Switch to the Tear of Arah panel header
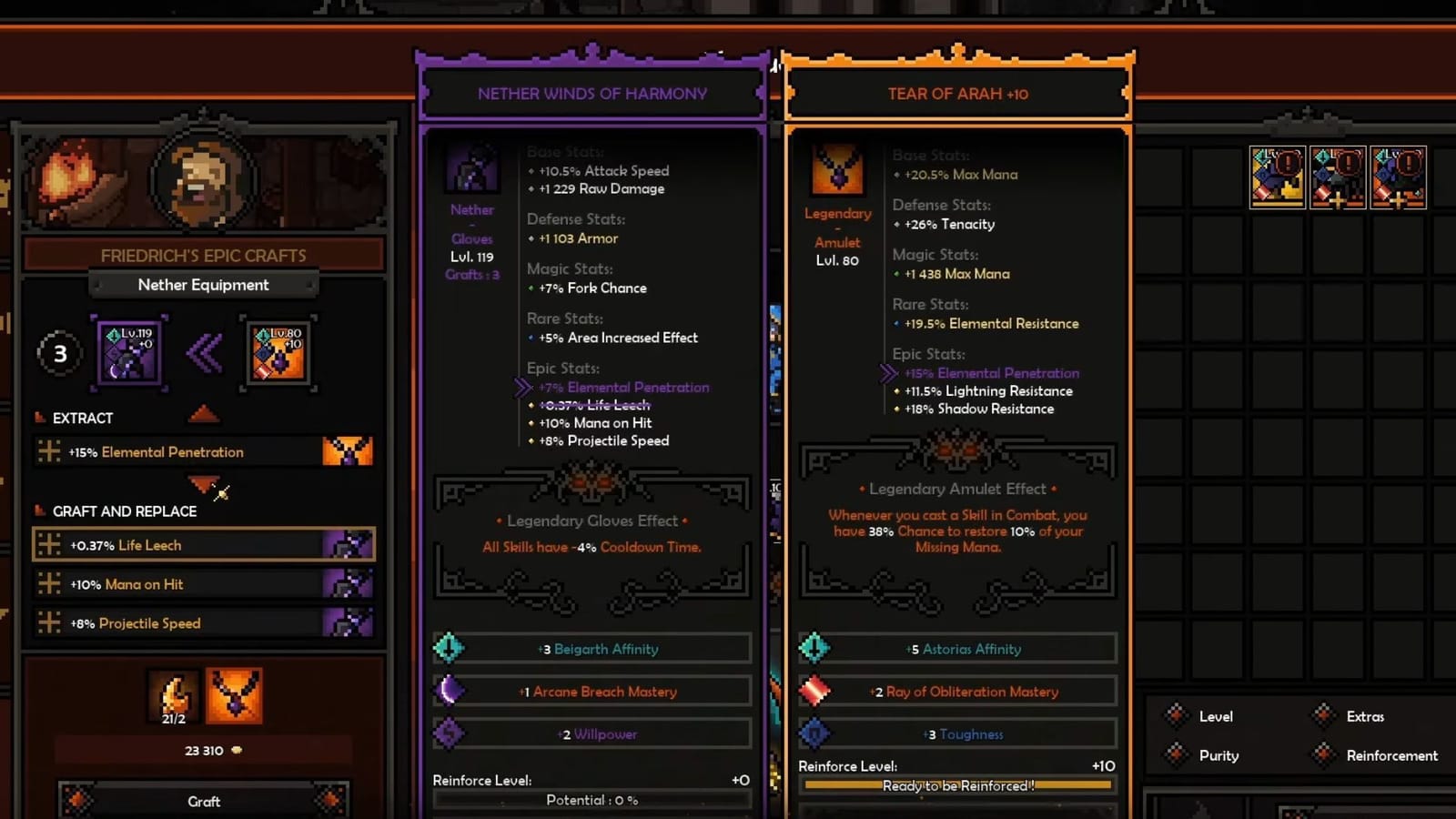 (x=957, y=93)
